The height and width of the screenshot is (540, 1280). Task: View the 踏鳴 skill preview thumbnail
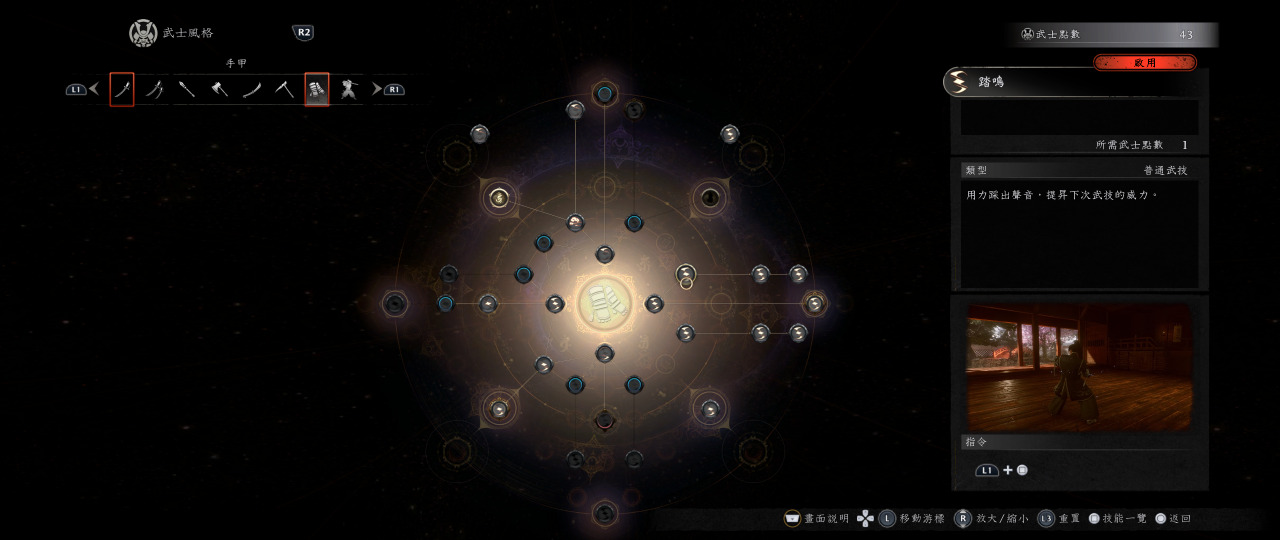(1079, 367)
